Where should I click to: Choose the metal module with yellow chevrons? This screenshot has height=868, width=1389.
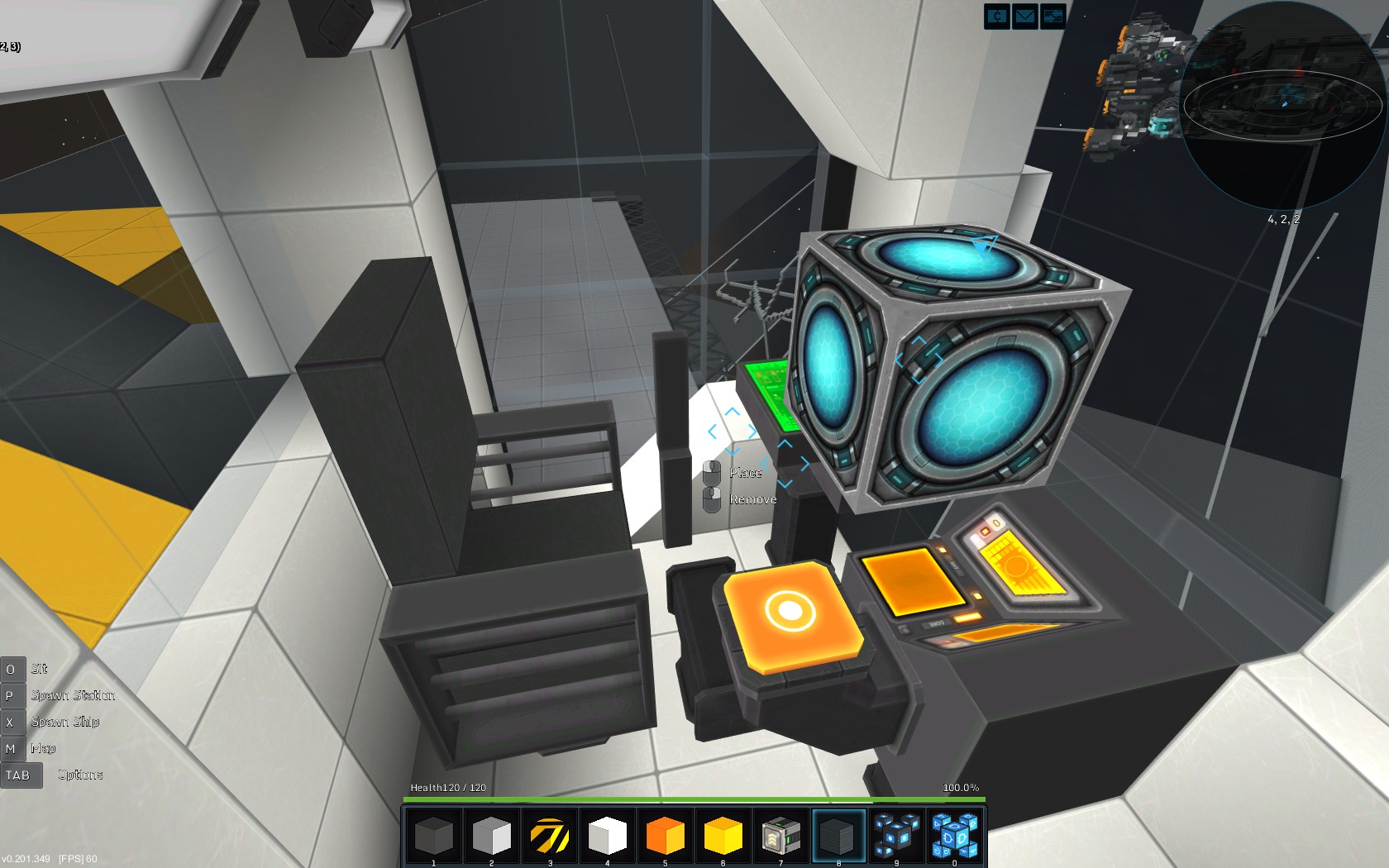point(781,835)
